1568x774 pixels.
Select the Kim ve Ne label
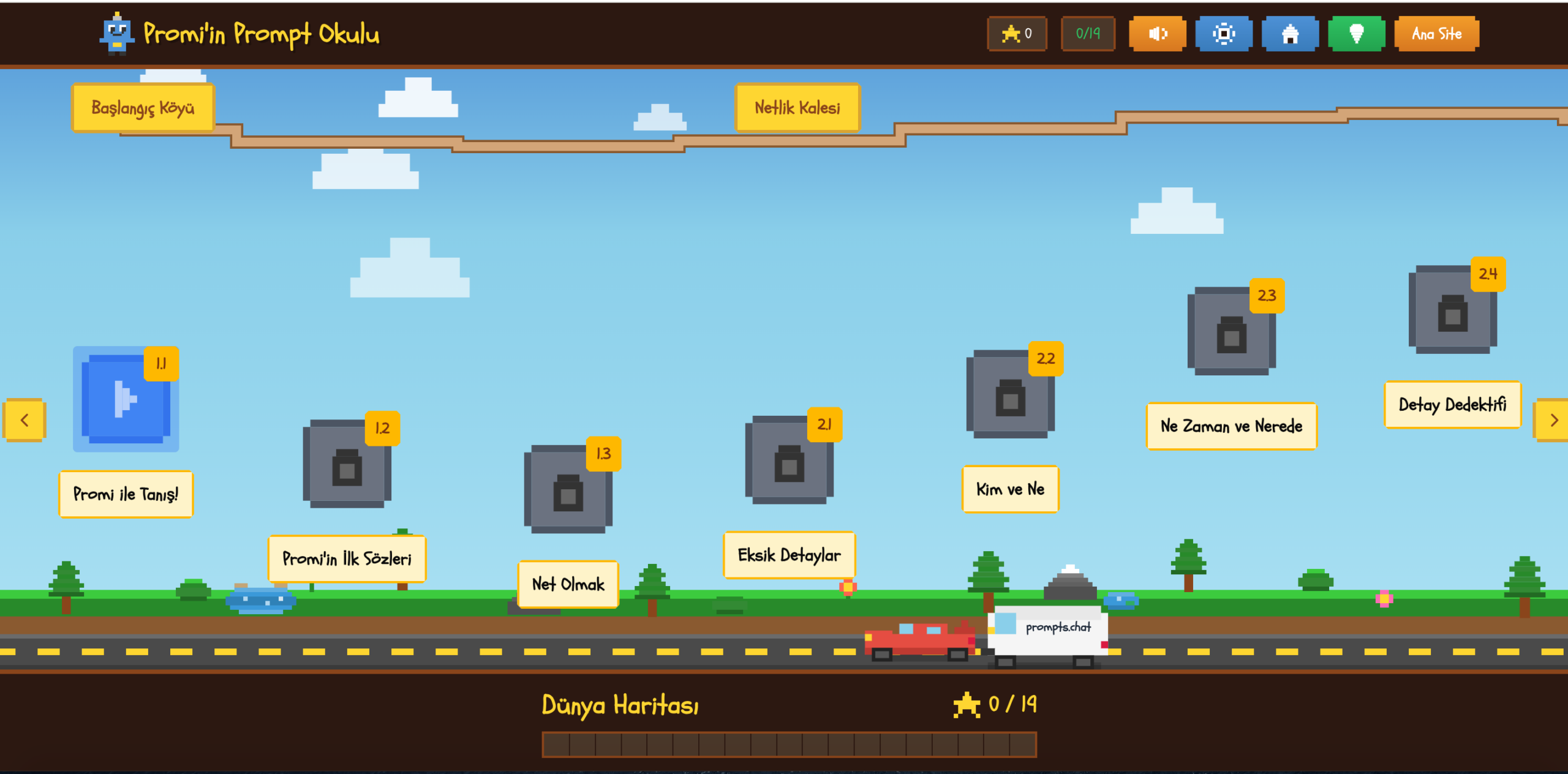tap(1010, 489)
